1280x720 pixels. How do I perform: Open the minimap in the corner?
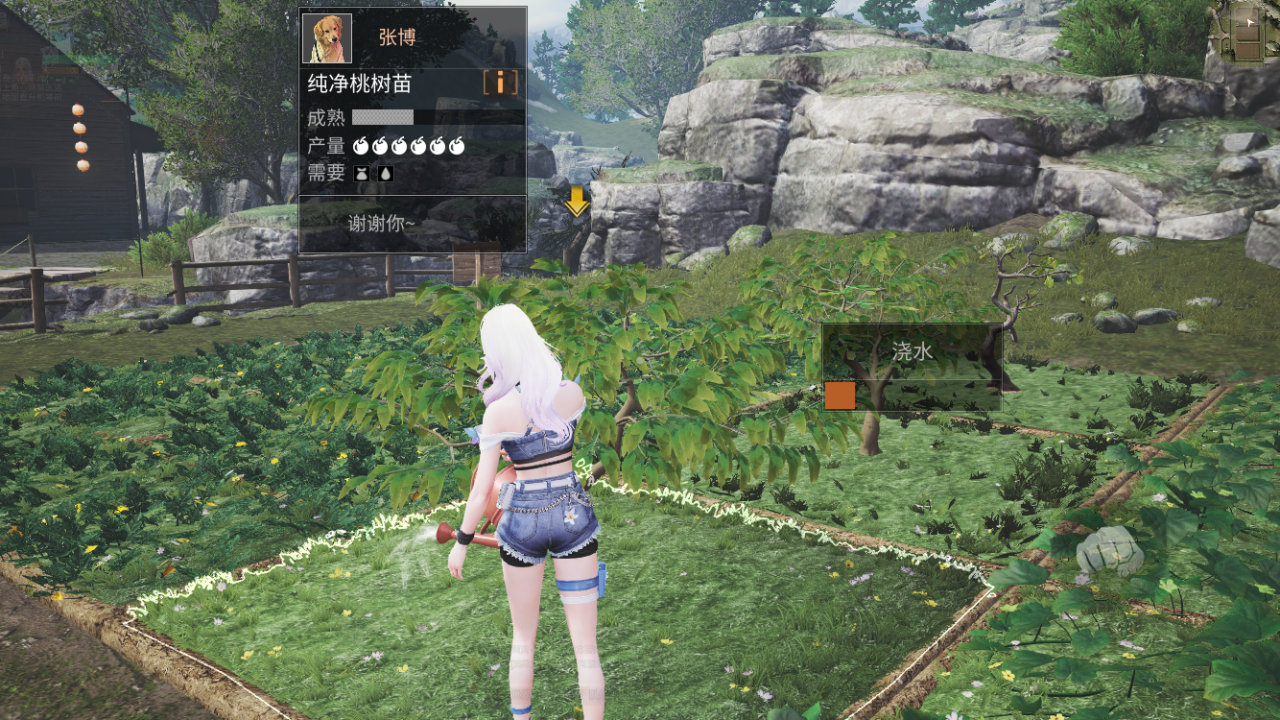[1242, 32]
